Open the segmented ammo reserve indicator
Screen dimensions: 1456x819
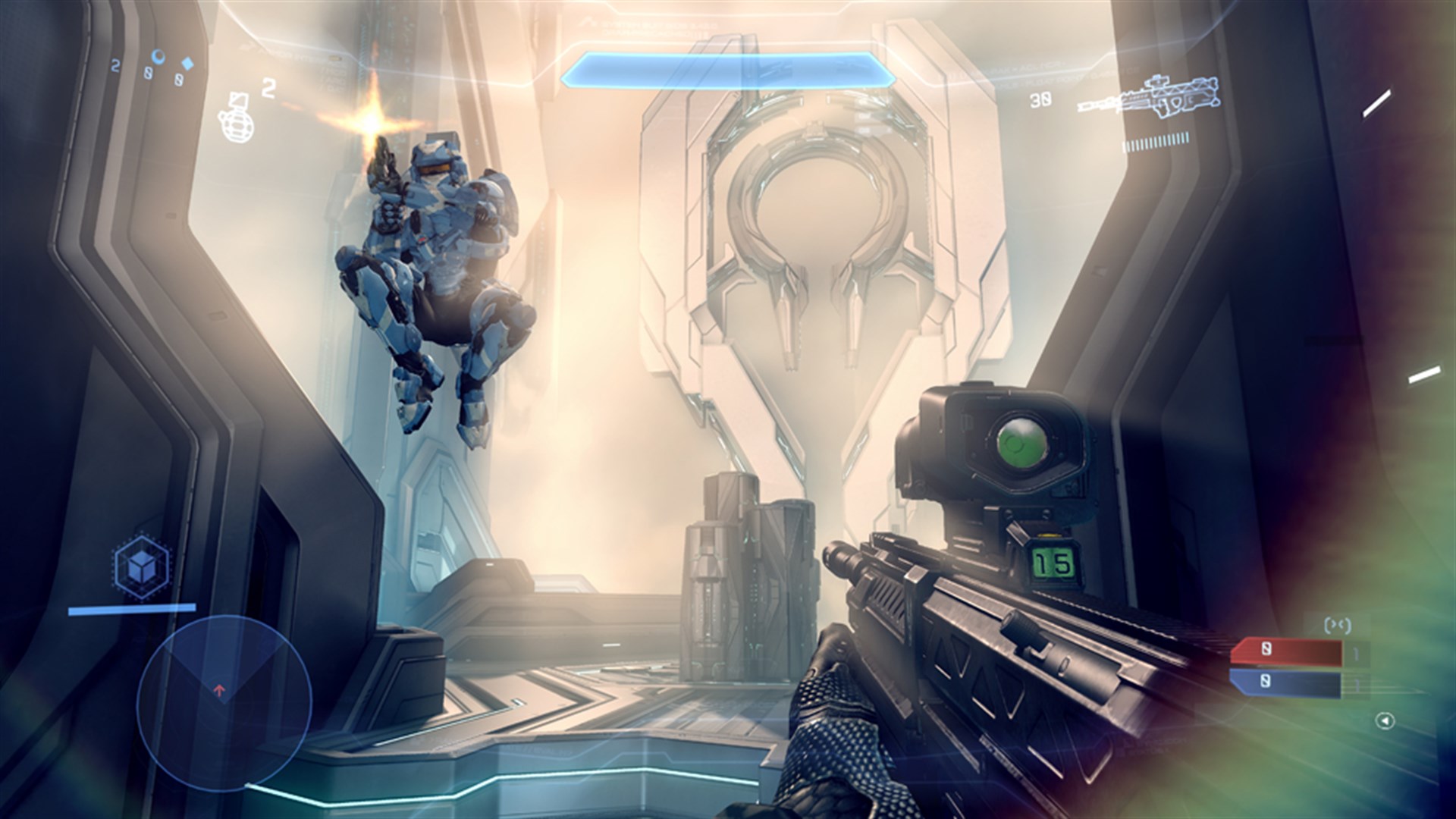coord(1158,141)
